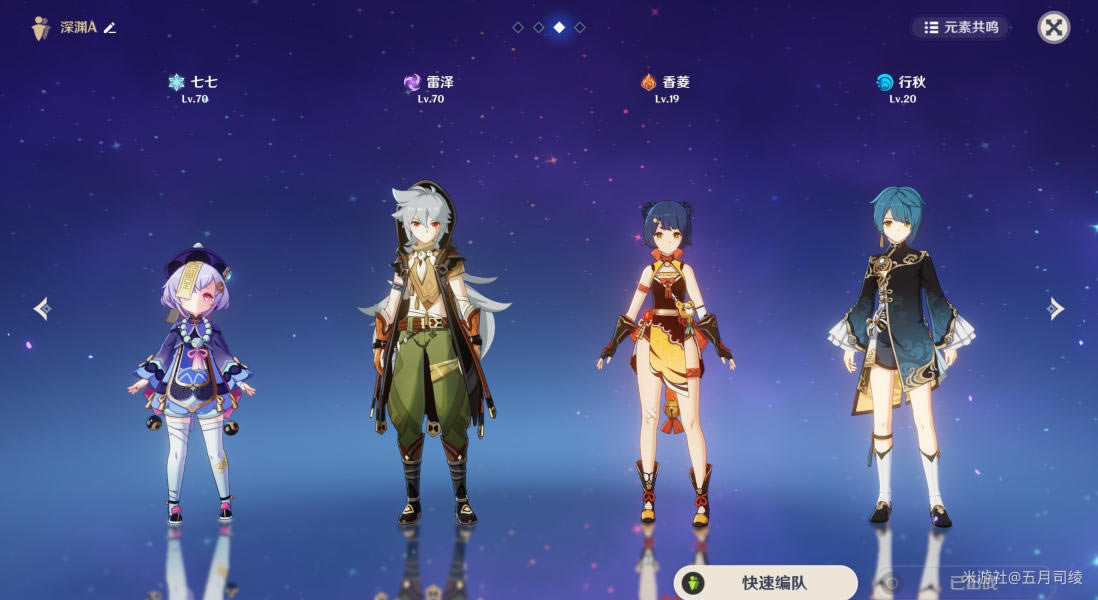Viewport: 1098px width, 600px height.
Task: Click the highlighted diamond team page indicator
Action: [559, 27]
